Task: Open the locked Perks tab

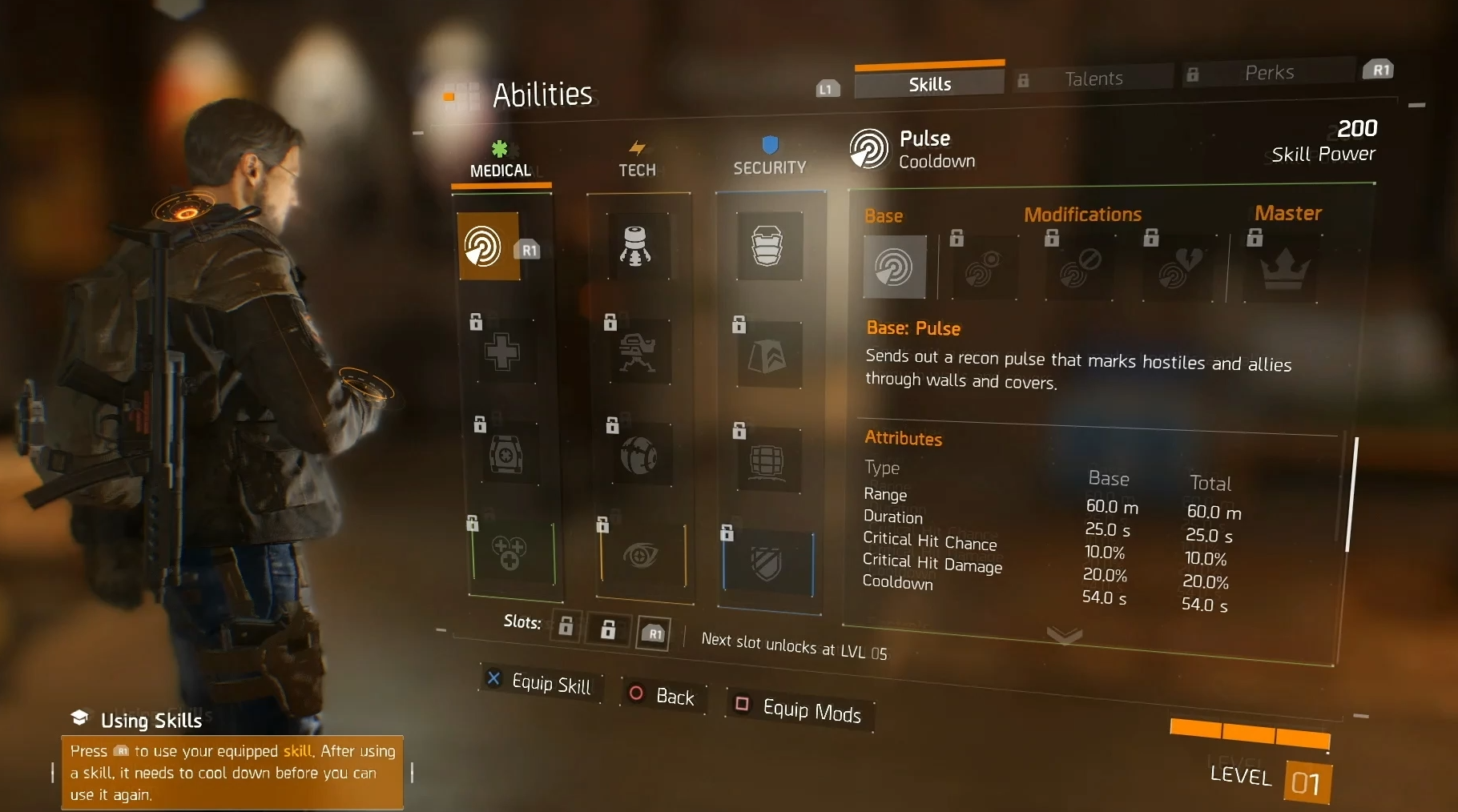Action: tap(1268, 73)
